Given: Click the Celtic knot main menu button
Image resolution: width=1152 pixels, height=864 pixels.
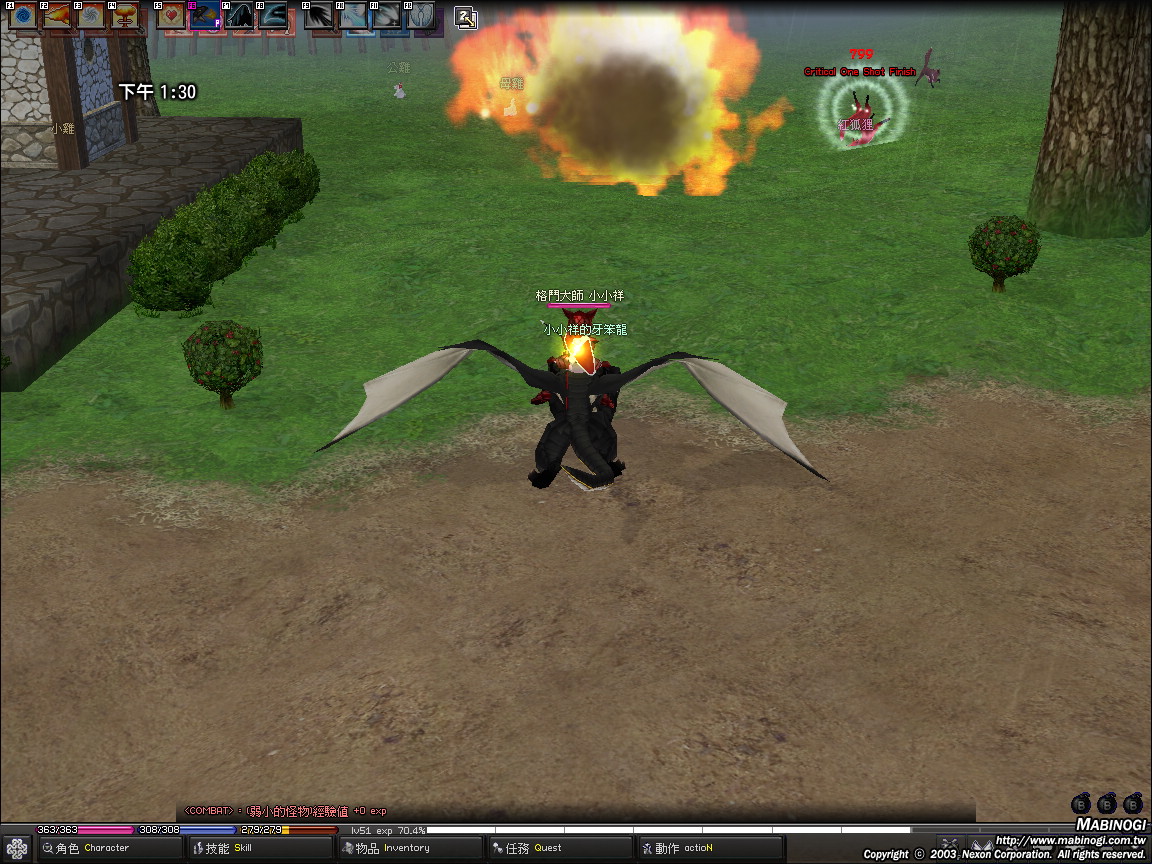Looking at the screenshot, I should pyautogui.click(x=17, y=848).
